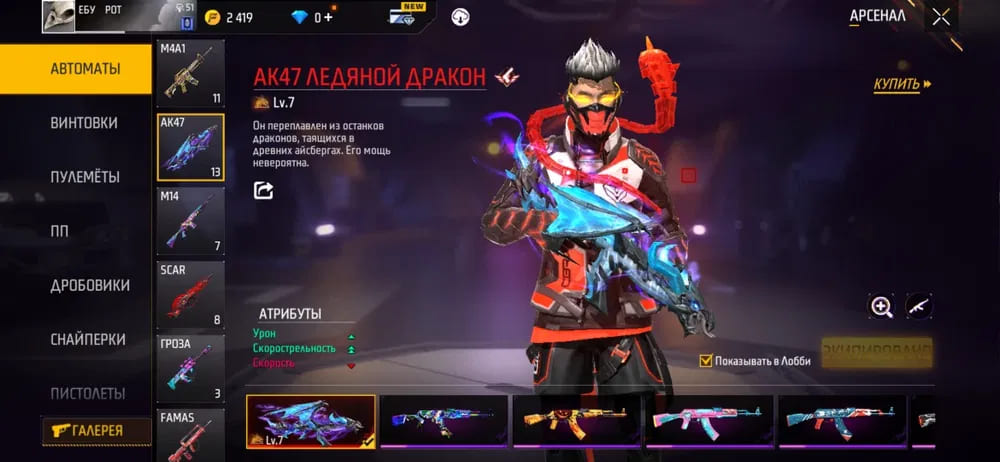Select the SCAR weapon tile
Image resolution: width=1000 pixels, height=462 pixels.
click(x=190, y=294)
